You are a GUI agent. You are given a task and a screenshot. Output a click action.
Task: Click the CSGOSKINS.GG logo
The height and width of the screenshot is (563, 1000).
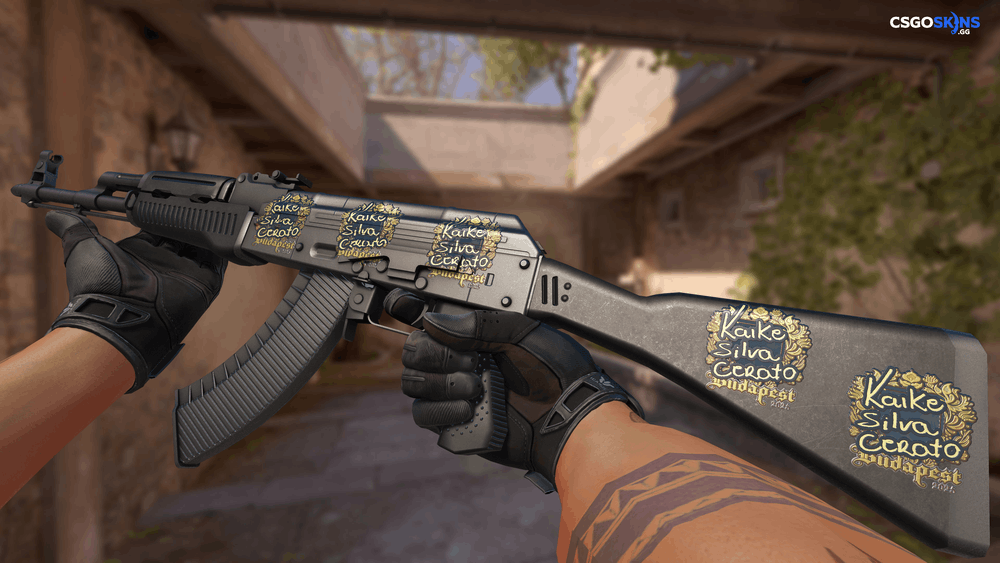(934, 23)
